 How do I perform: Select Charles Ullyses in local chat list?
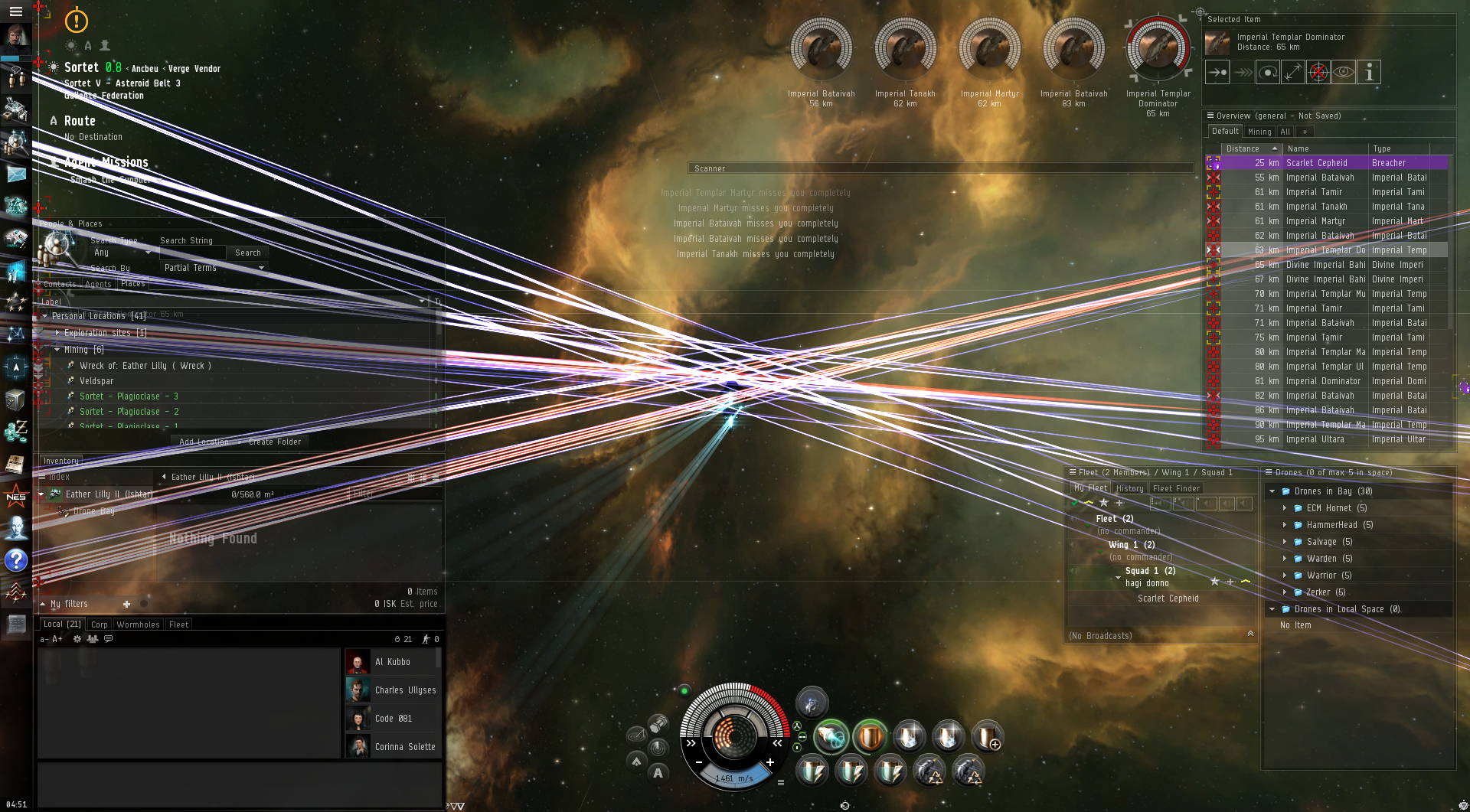coord(405,690)
